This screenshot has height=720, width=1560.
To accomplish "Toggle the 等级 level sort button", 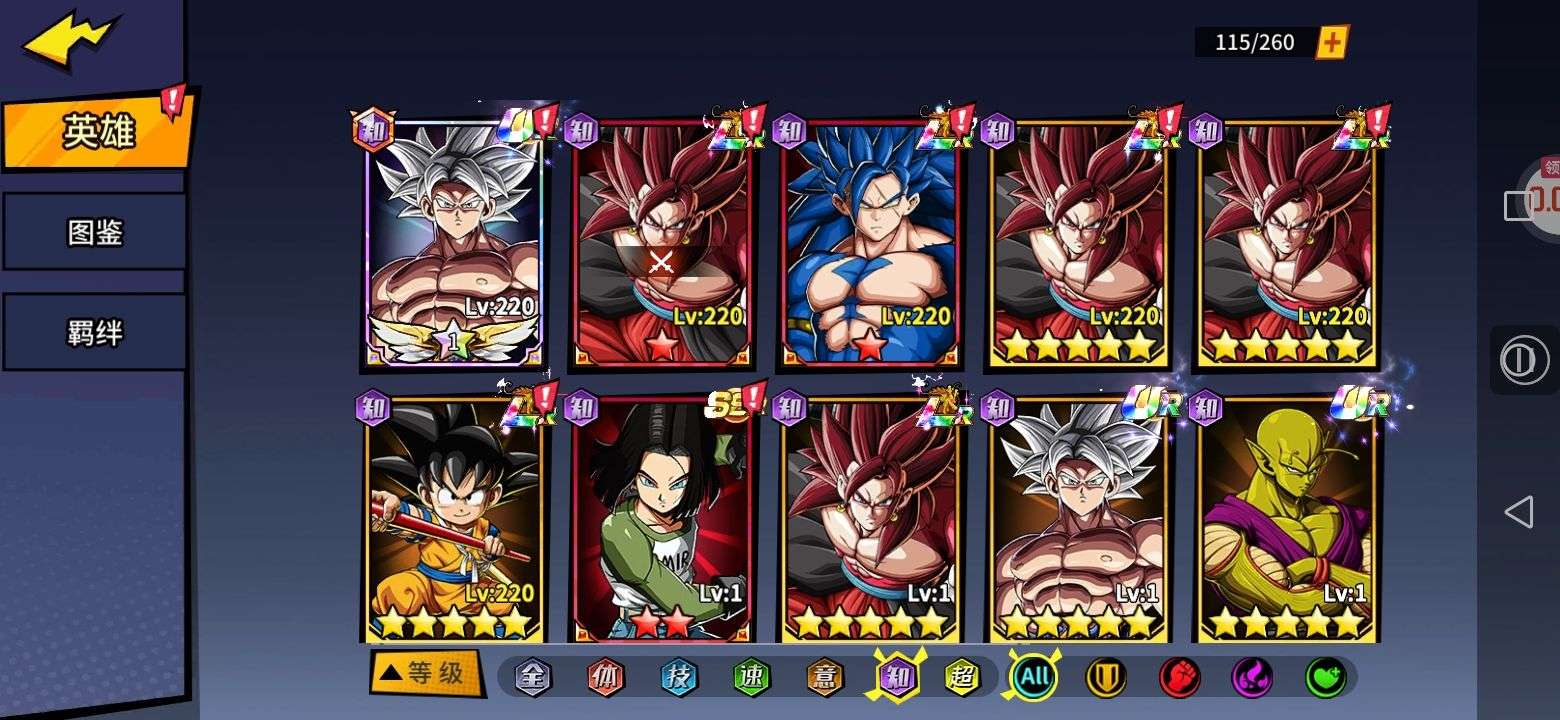I will [x=425, y=674].
